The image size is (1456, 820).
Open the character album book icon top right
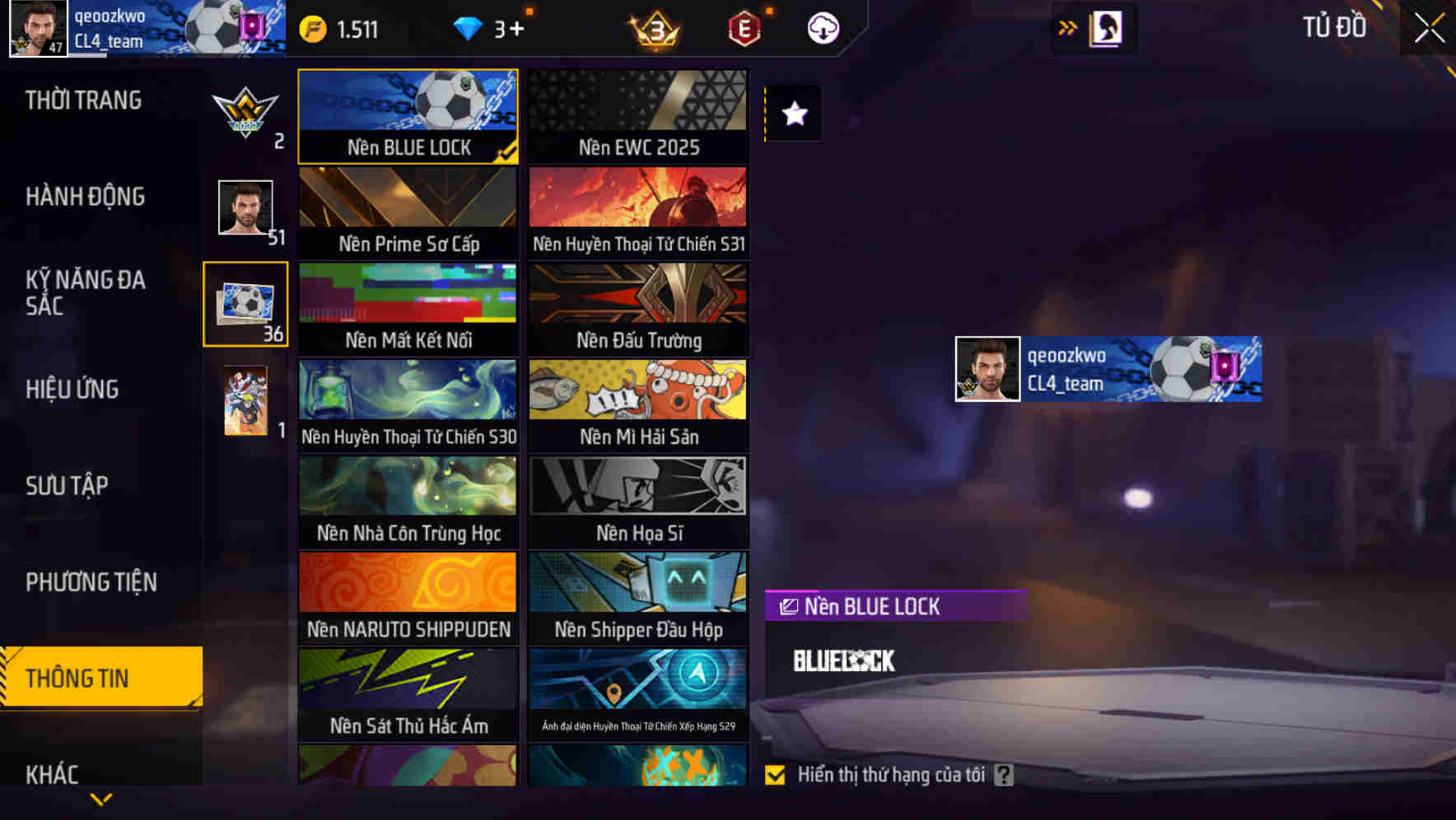coord(1105,27)
